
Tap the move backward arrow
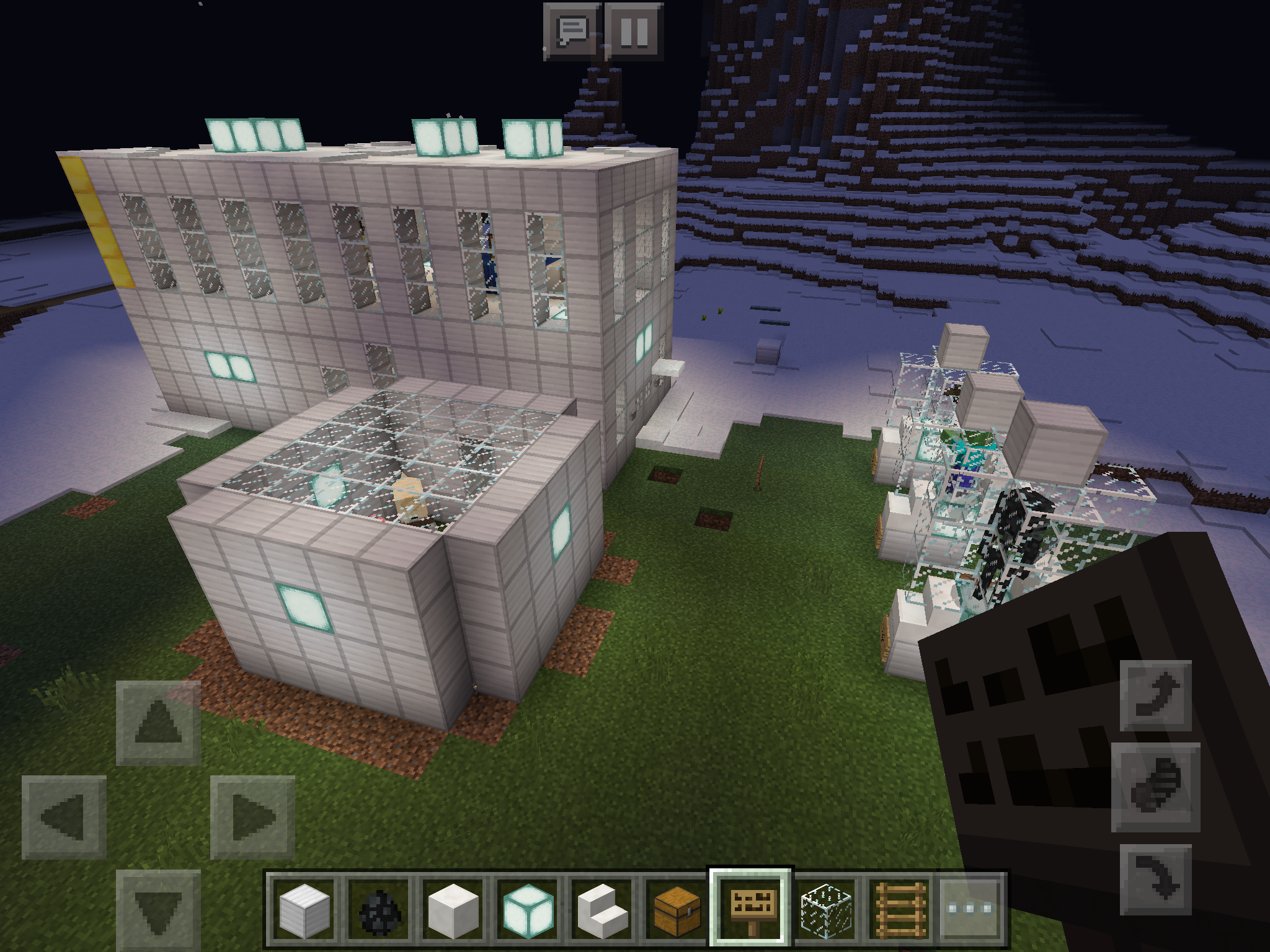coord(158,909)
